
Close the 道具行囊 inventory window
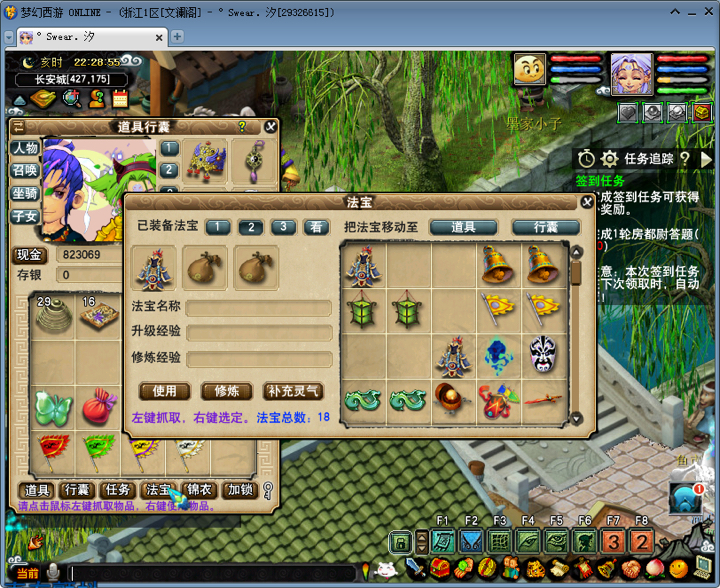270,127
